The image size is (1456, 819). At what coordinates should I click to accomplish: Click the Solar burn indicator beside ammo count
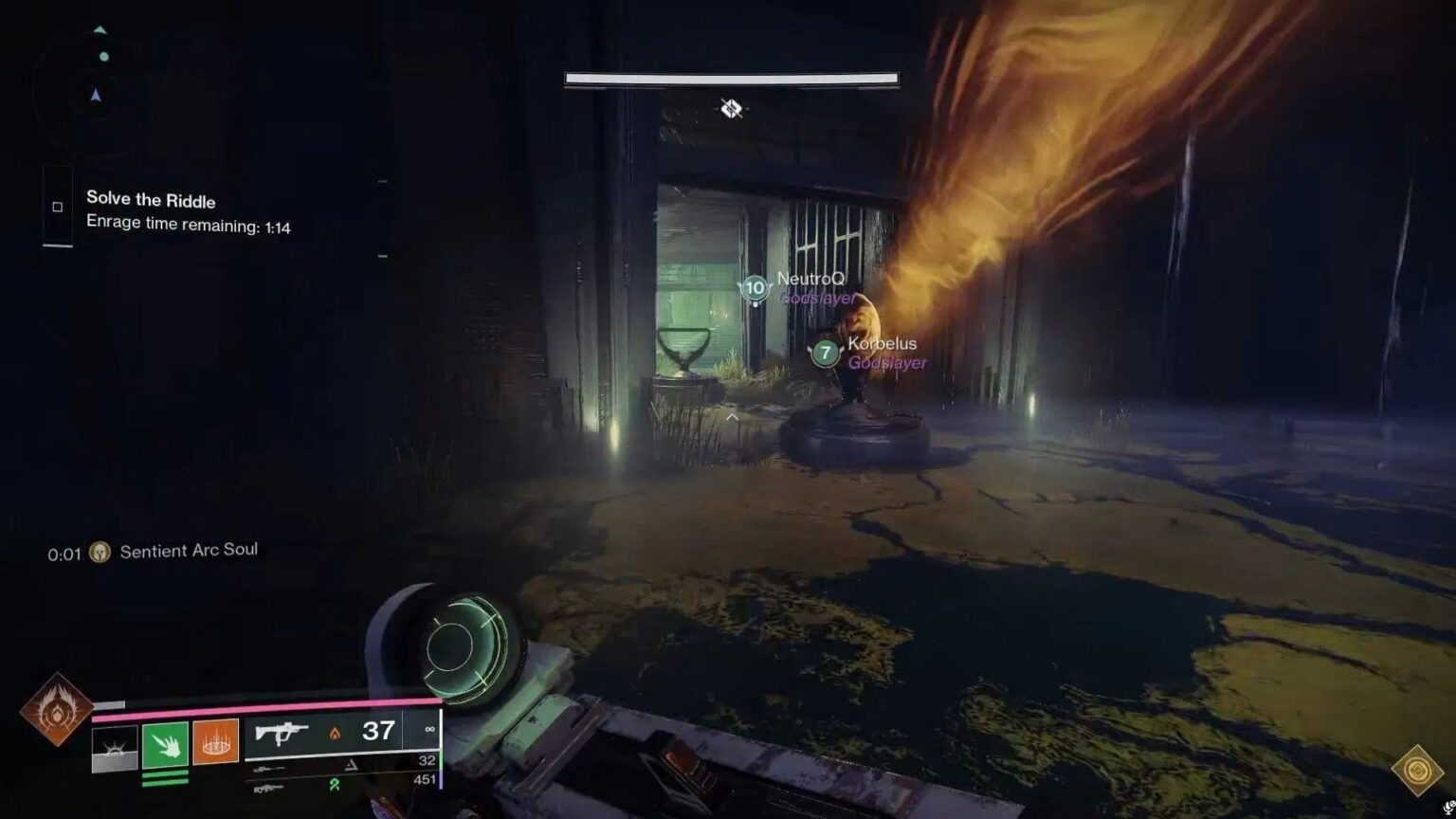click(x=336, y=733)
